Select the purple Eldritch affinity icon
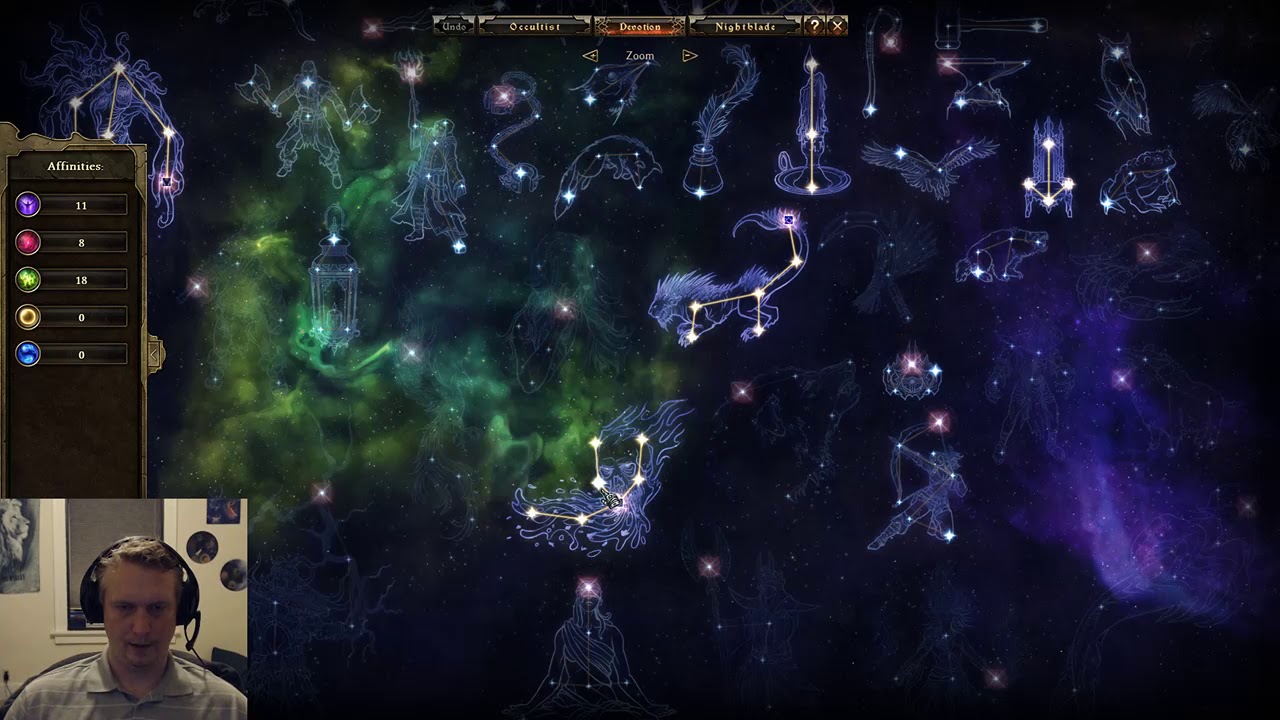The height and width of the screenshot is (720, 1280). tap(28, 205)
